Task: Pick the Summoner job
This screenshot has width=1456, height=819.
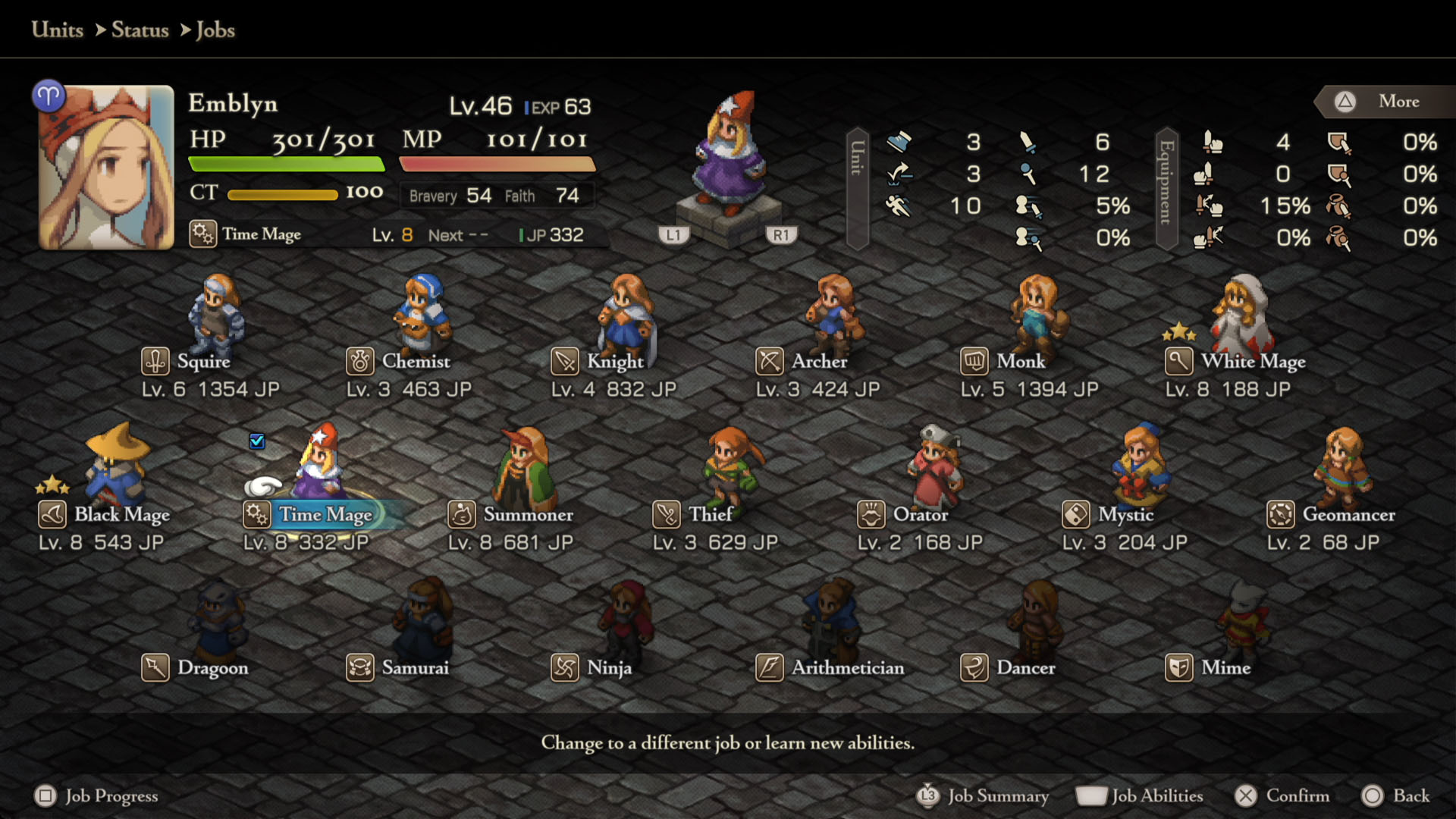Action: pyautogui.click(x=527, y=515)
